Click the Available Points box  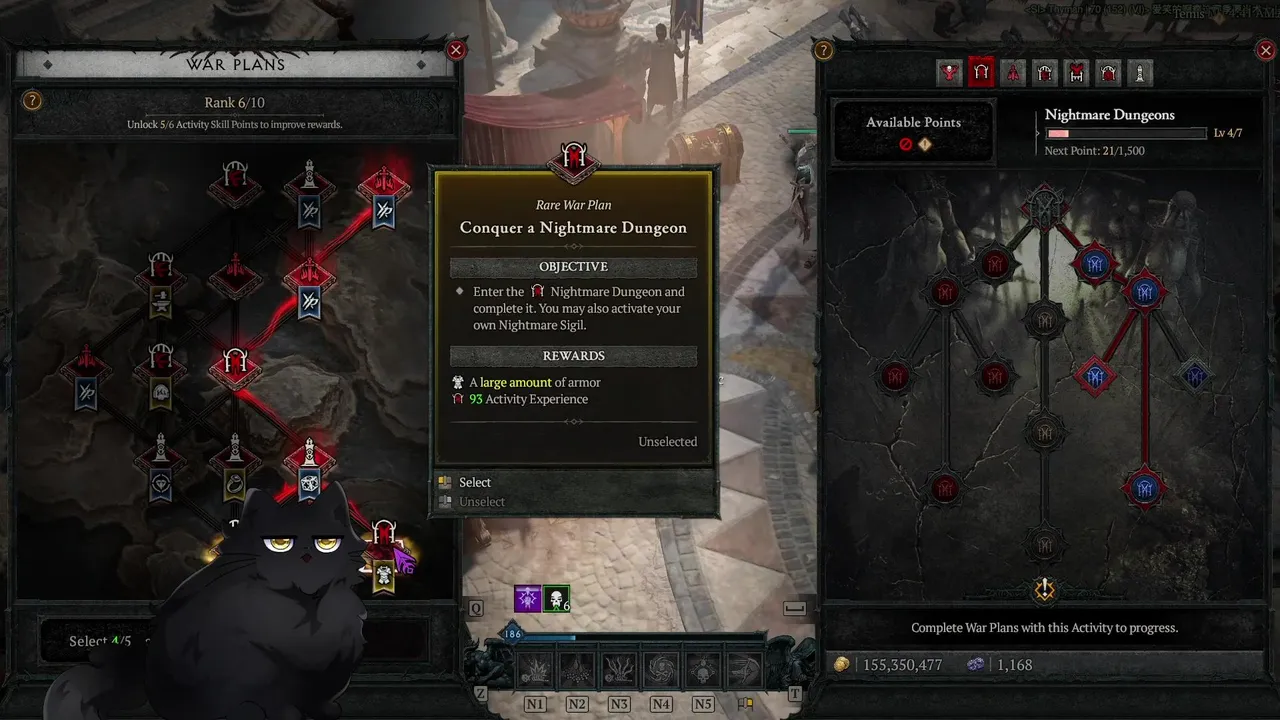[x=913, y=131]
